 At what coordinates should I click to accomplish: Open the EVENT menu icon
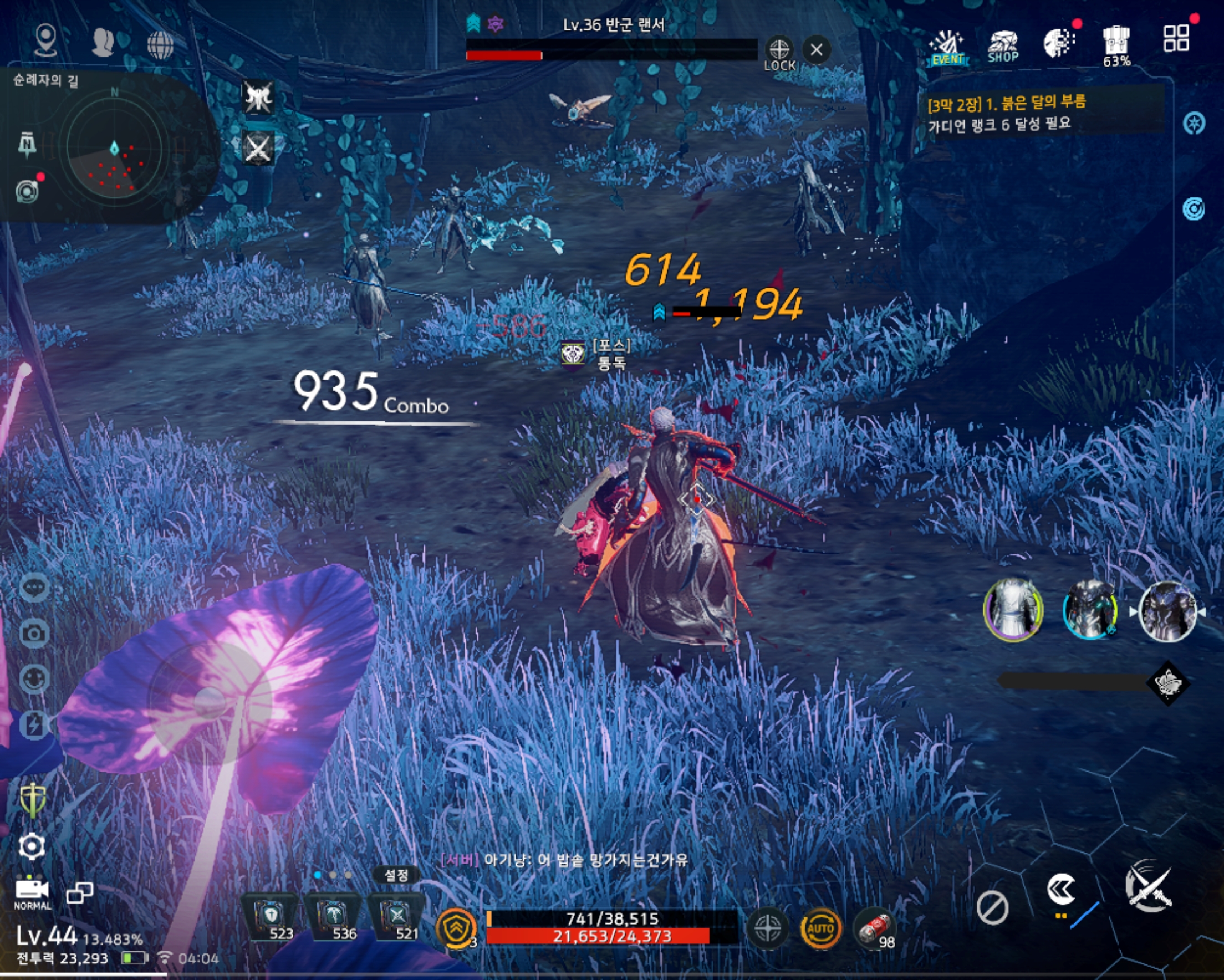click(947, 47)
